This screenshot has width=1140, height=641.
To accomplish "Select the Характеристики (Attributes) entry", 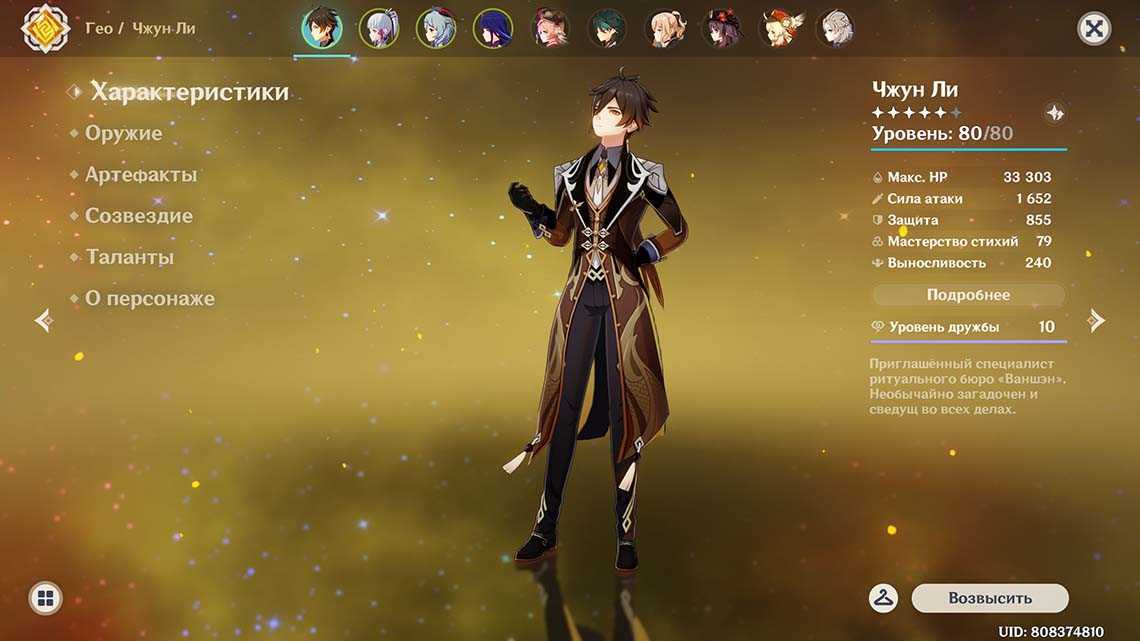I will 189,92.
